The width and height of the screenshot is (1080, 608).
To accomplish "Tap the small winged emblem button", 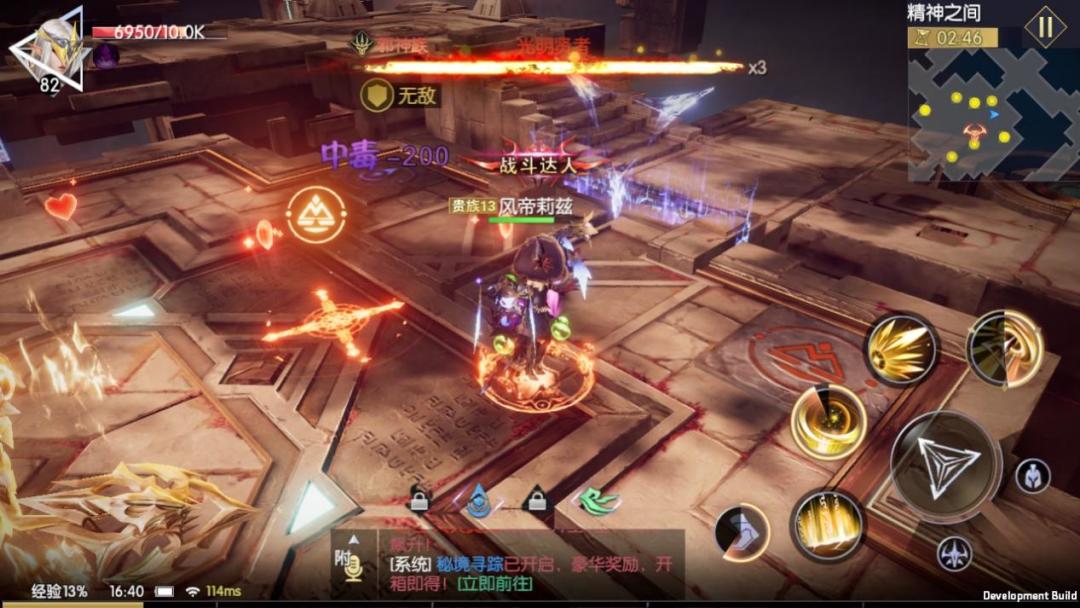I will coord(954,553).
